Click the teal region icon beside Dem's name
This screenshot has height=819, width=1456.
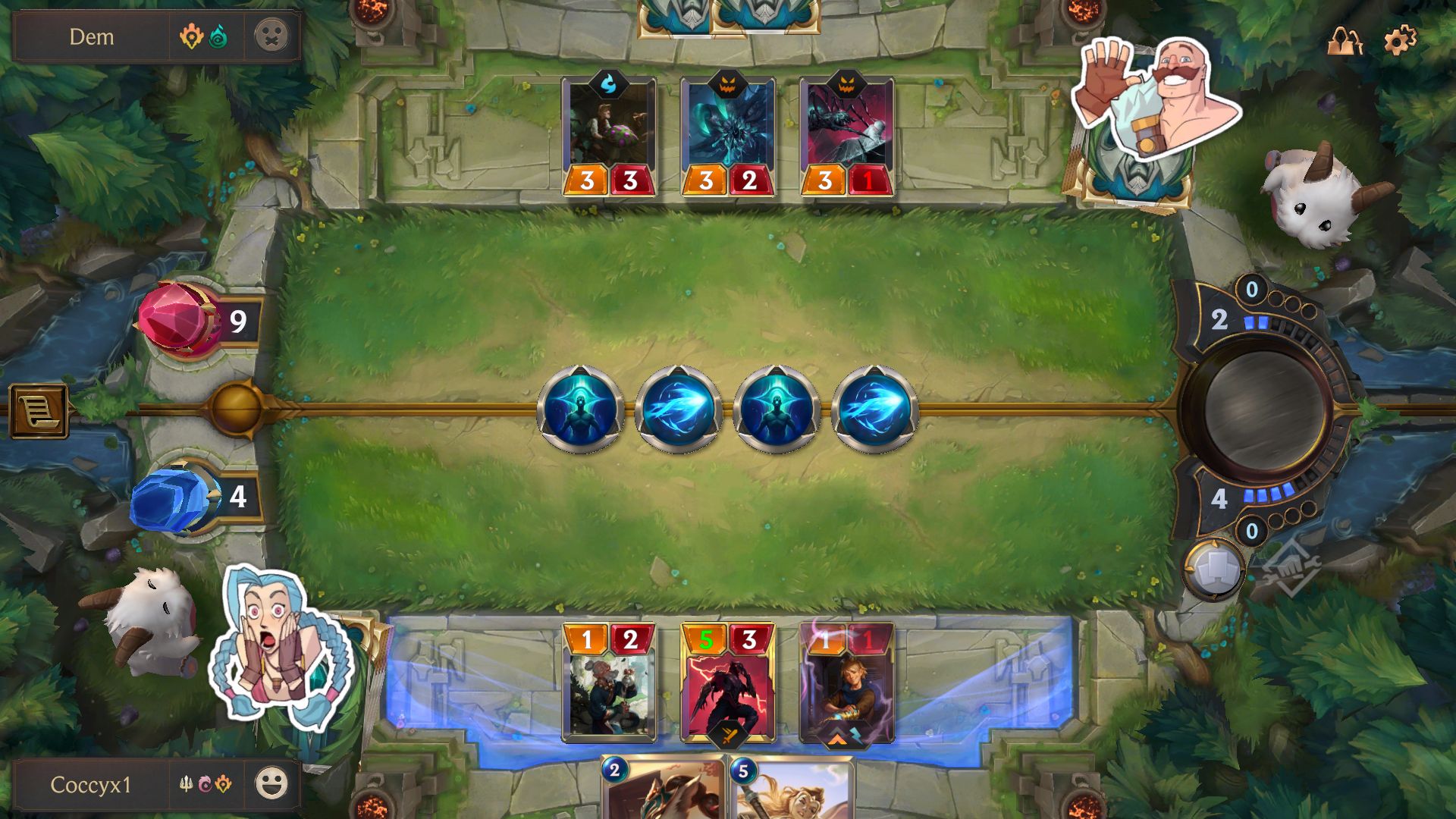point(218,36)
